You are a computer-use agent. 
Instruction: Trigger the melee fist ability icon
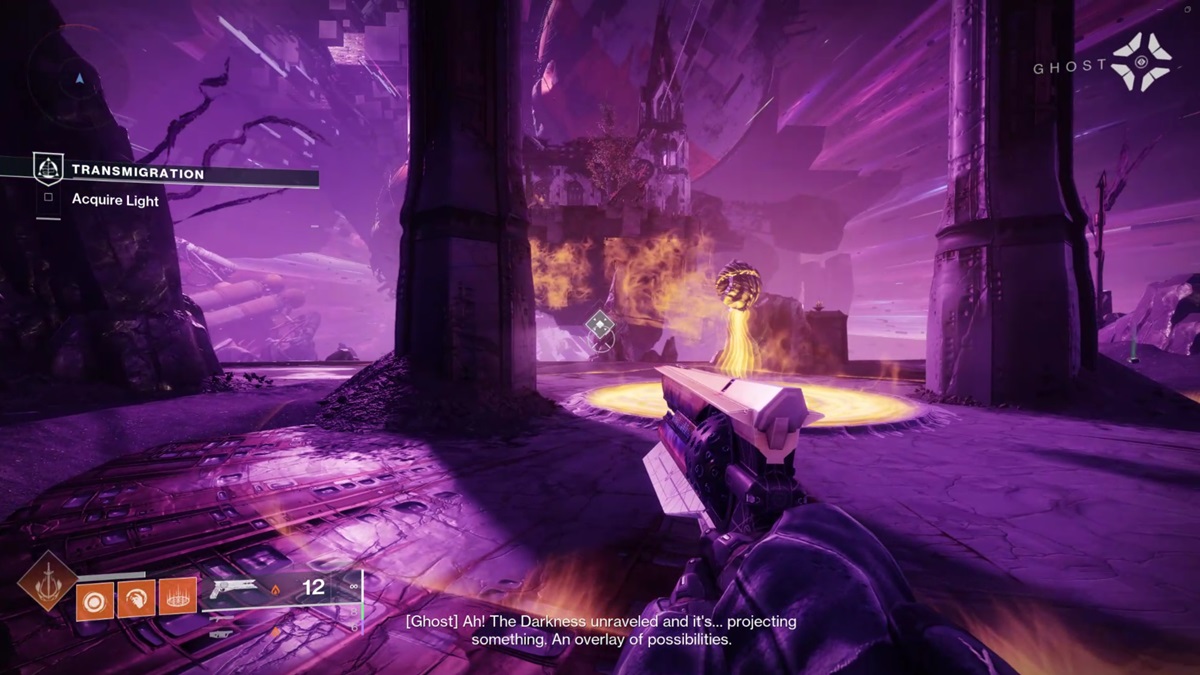136,597
